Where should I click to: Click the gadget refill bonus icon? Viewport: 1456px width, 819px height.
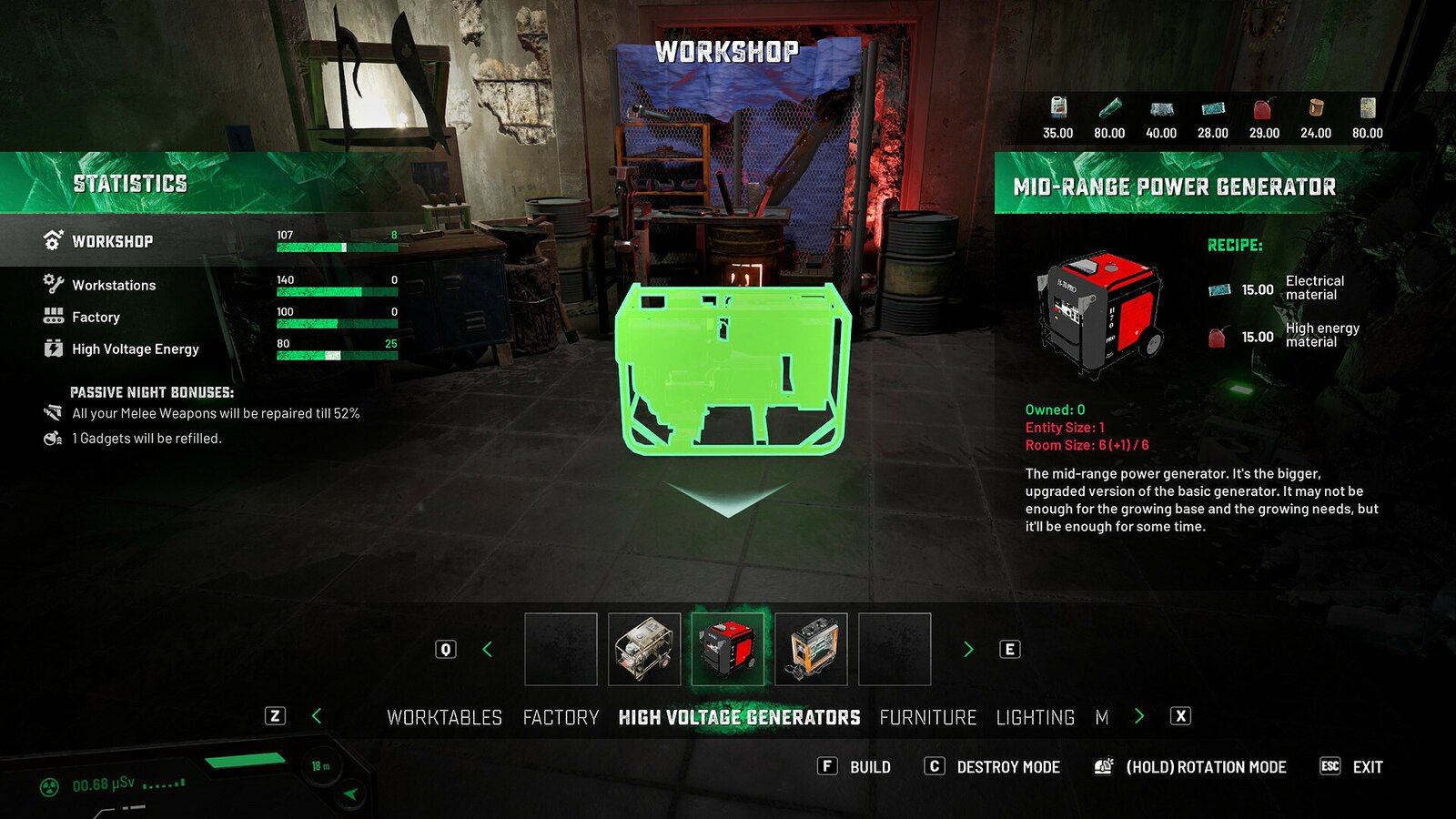pyautogui.click(x=53, y=438)
